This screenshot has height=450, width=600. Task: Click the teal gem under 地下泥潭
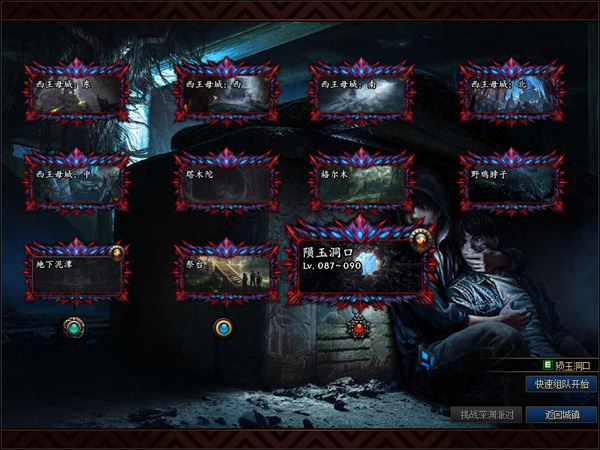(73, 326)
